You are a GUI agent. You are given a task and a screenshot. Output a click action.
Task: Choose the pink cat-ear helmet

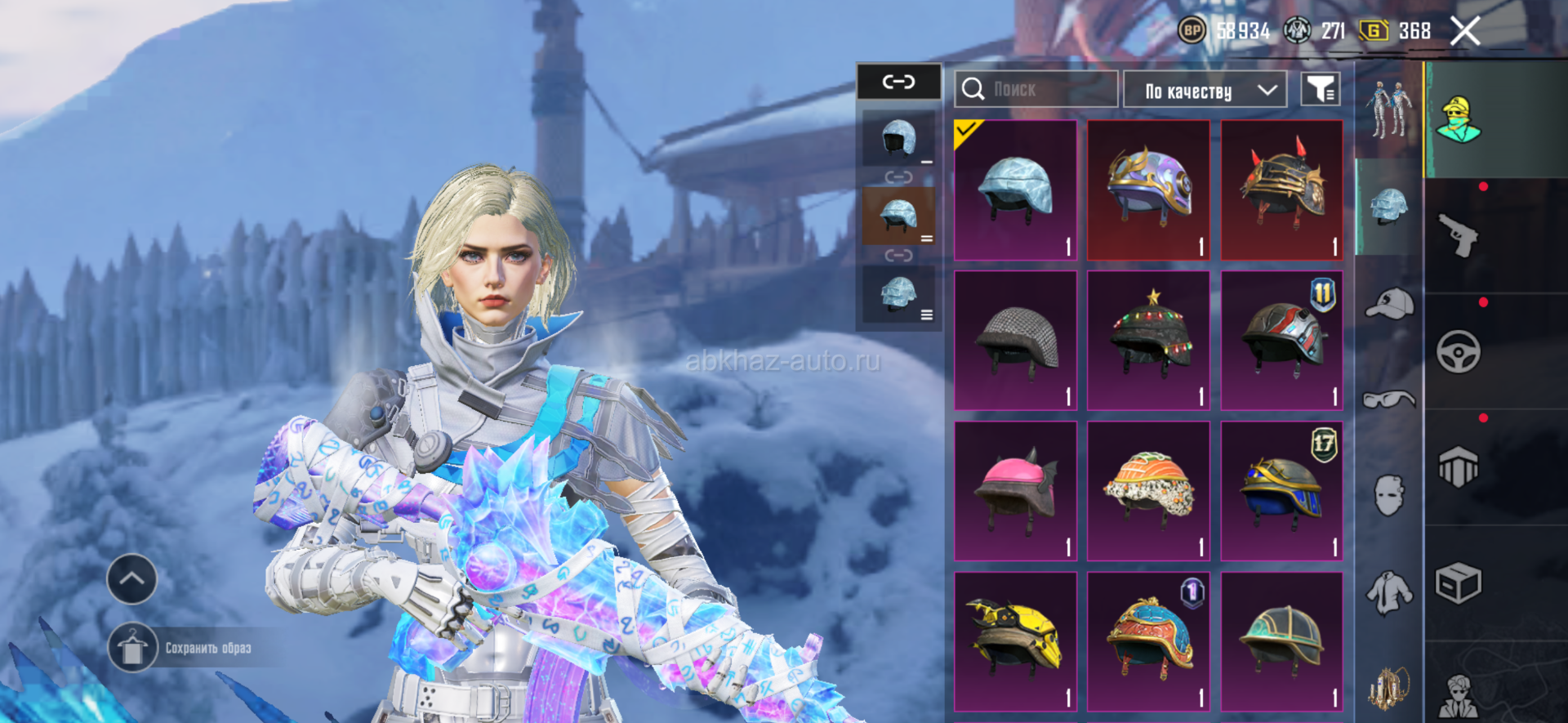[1015, 491]
